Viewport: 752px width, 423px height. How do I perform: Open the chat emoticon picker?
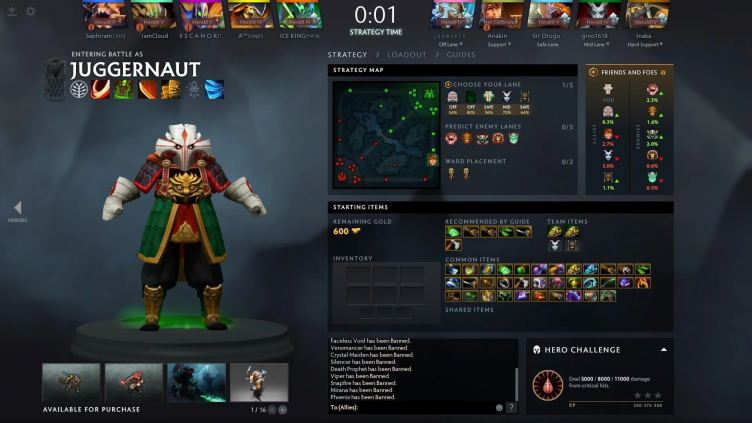pos(499,407)
